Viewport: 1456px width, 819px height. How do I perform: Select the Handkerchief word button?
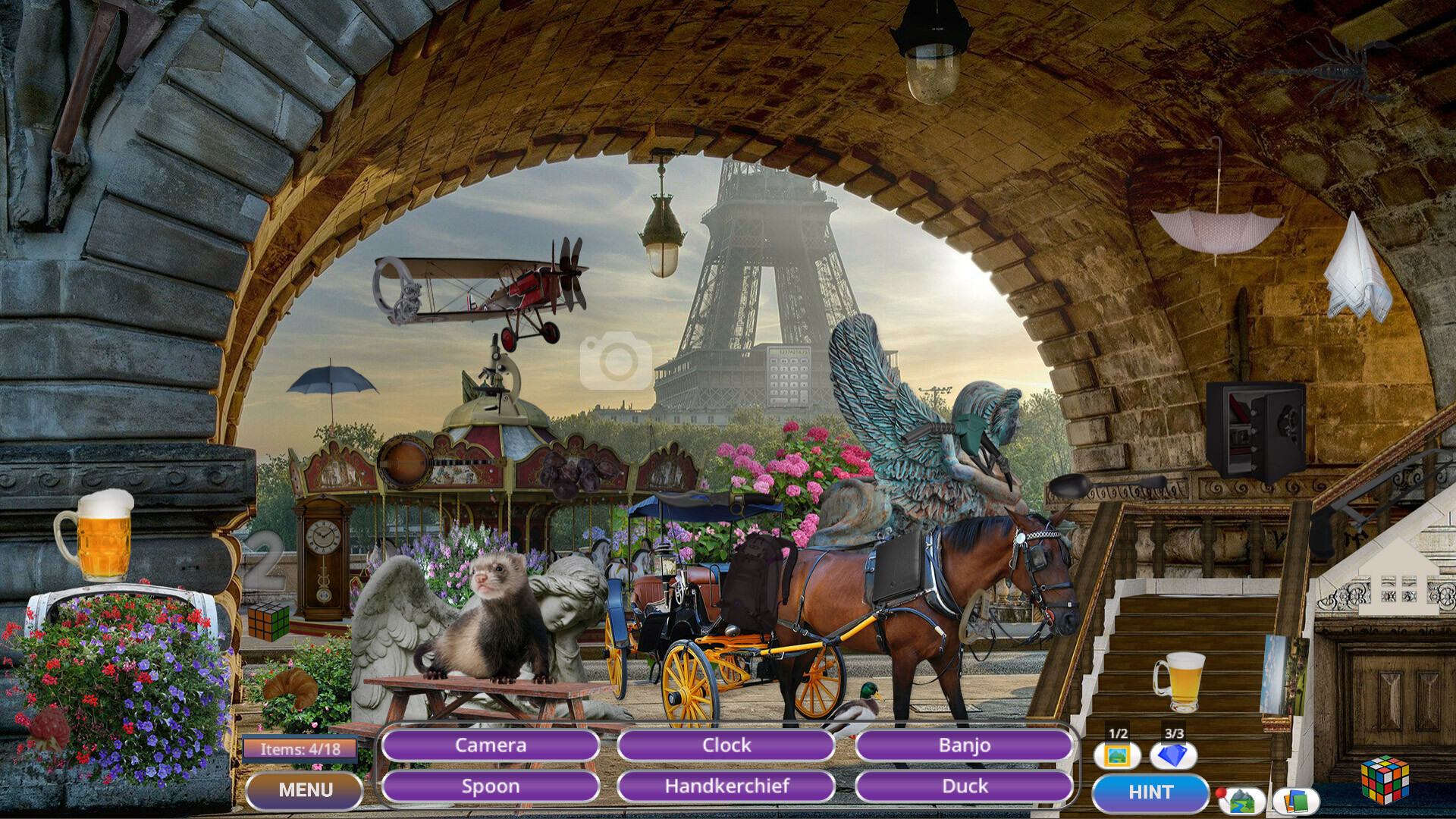coord(726,787)
